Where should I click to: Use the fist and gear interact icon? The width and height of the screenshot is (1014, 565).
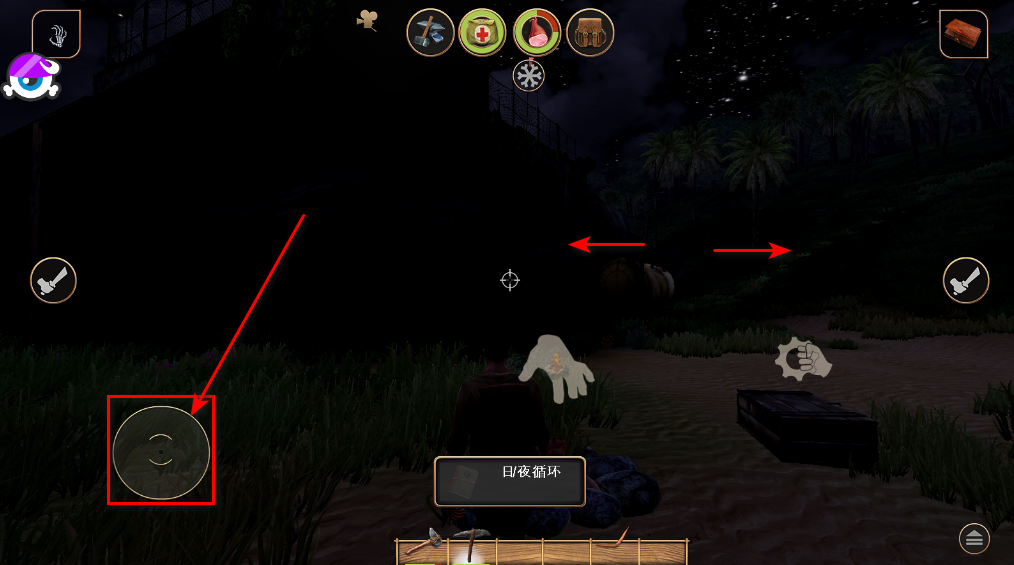pyautogui.click(x=804, y=360)
